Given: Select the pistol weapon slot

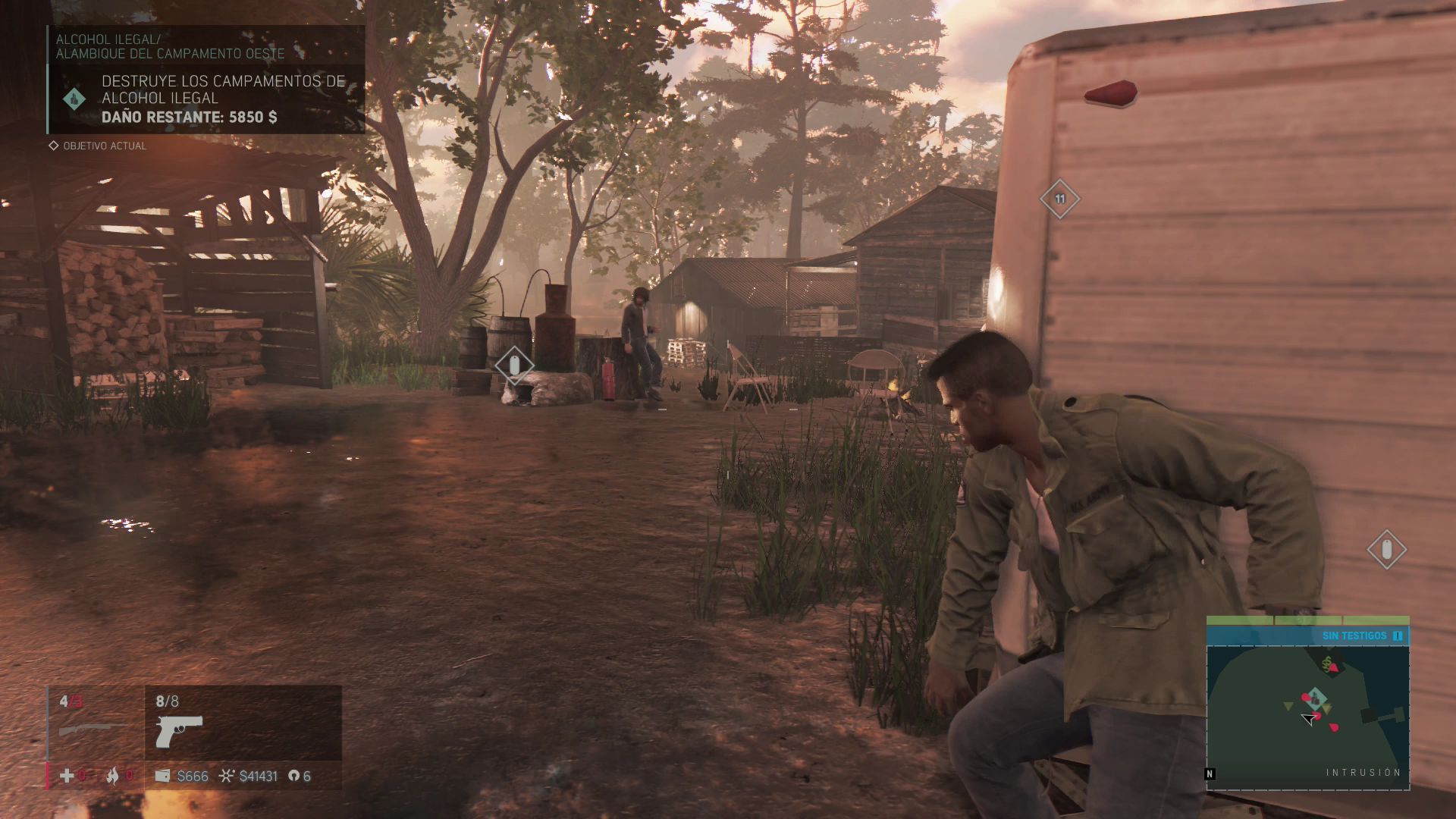Looking at the screenshot, I should pos(179,732).
